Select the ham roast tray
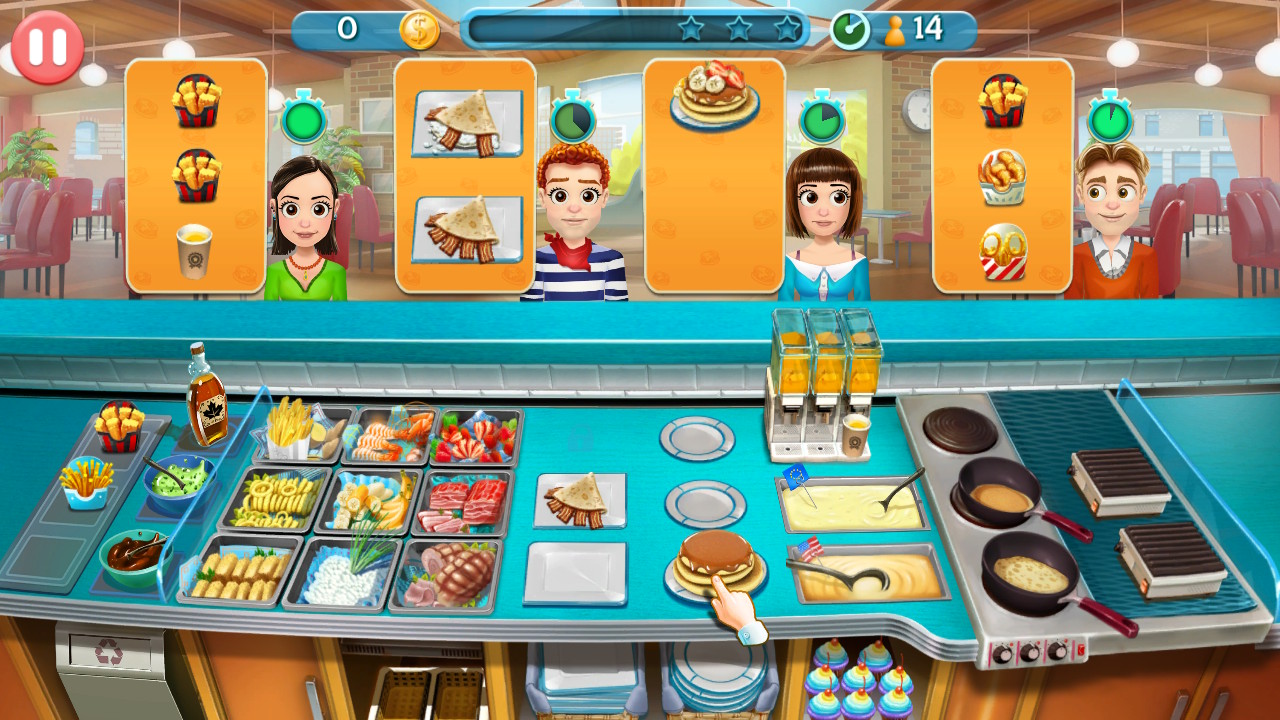This screenshot has height=720, width=1280. click(x=454, y=572)
